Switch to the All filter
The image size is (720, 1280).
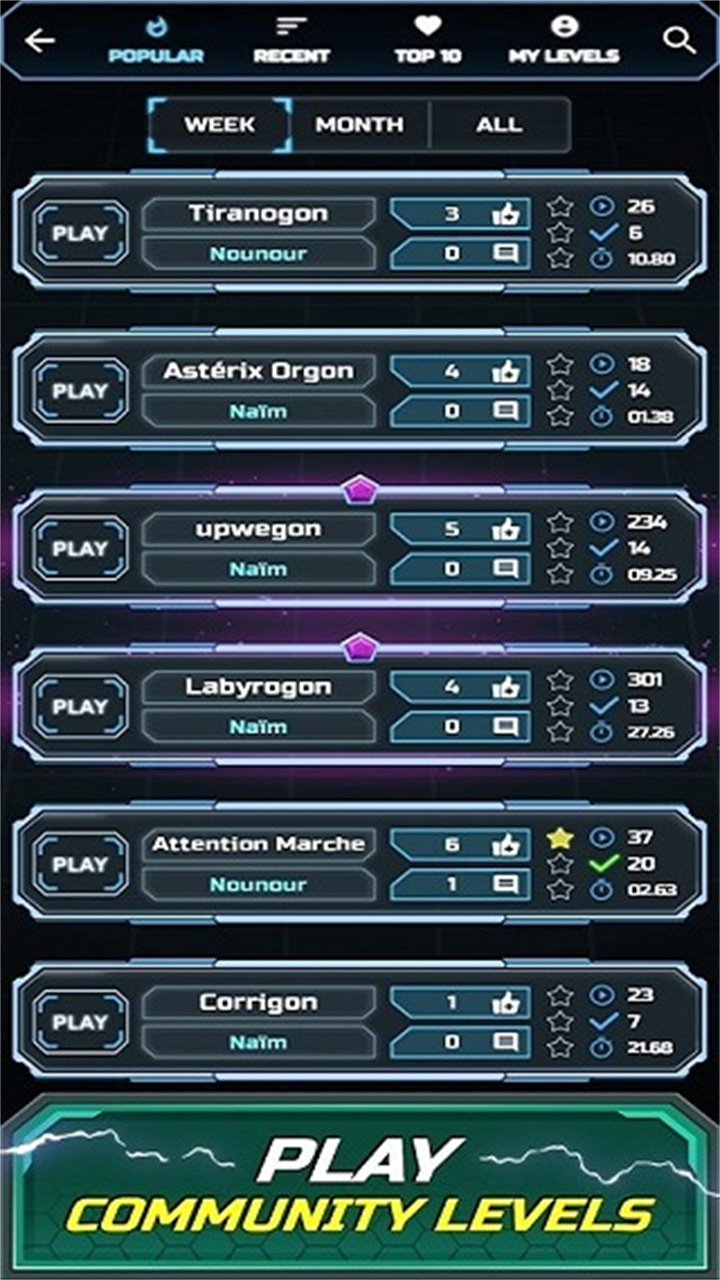(499, 125)
